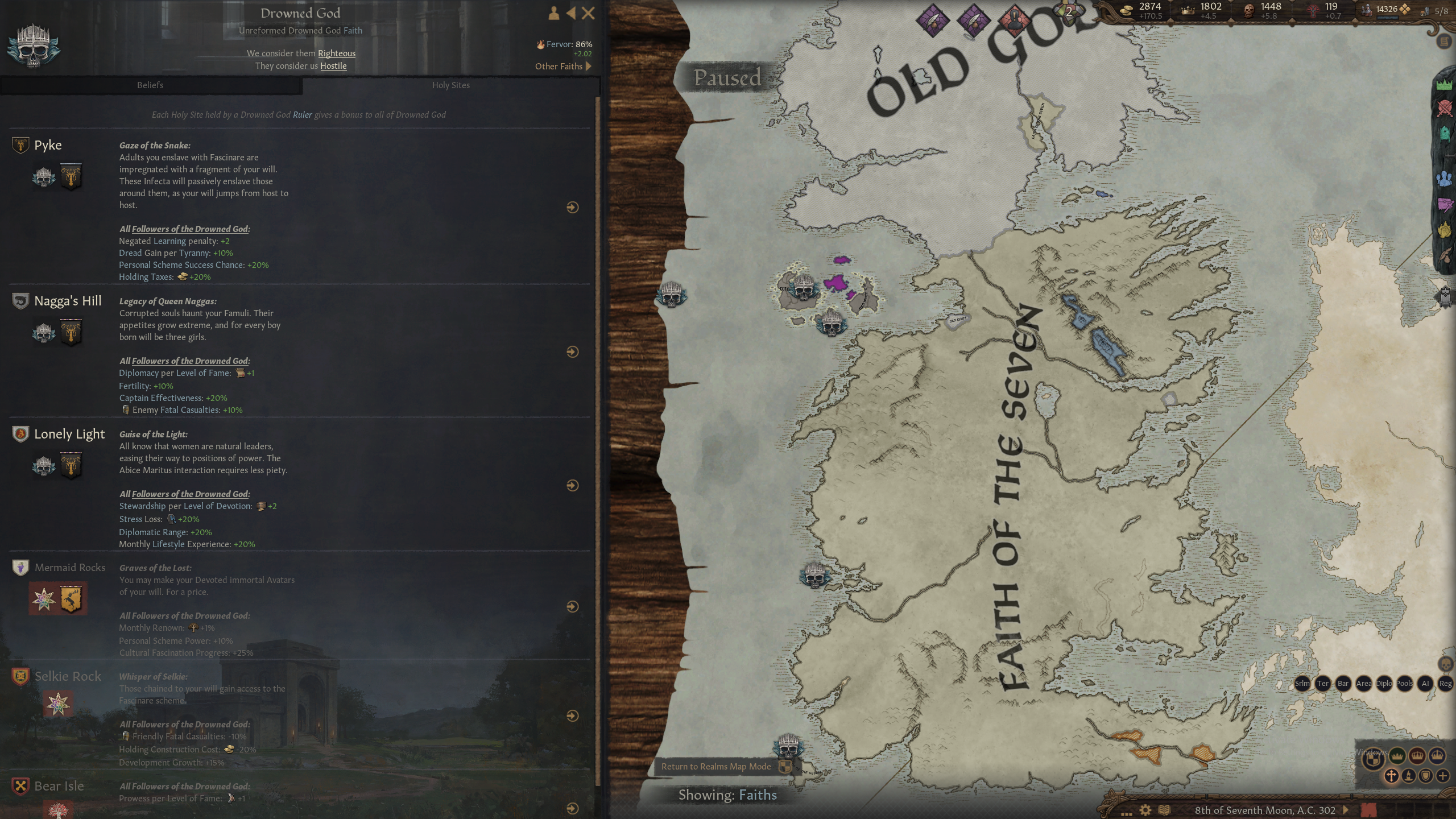Open the settings gear near the date bar

[1145, 810]
